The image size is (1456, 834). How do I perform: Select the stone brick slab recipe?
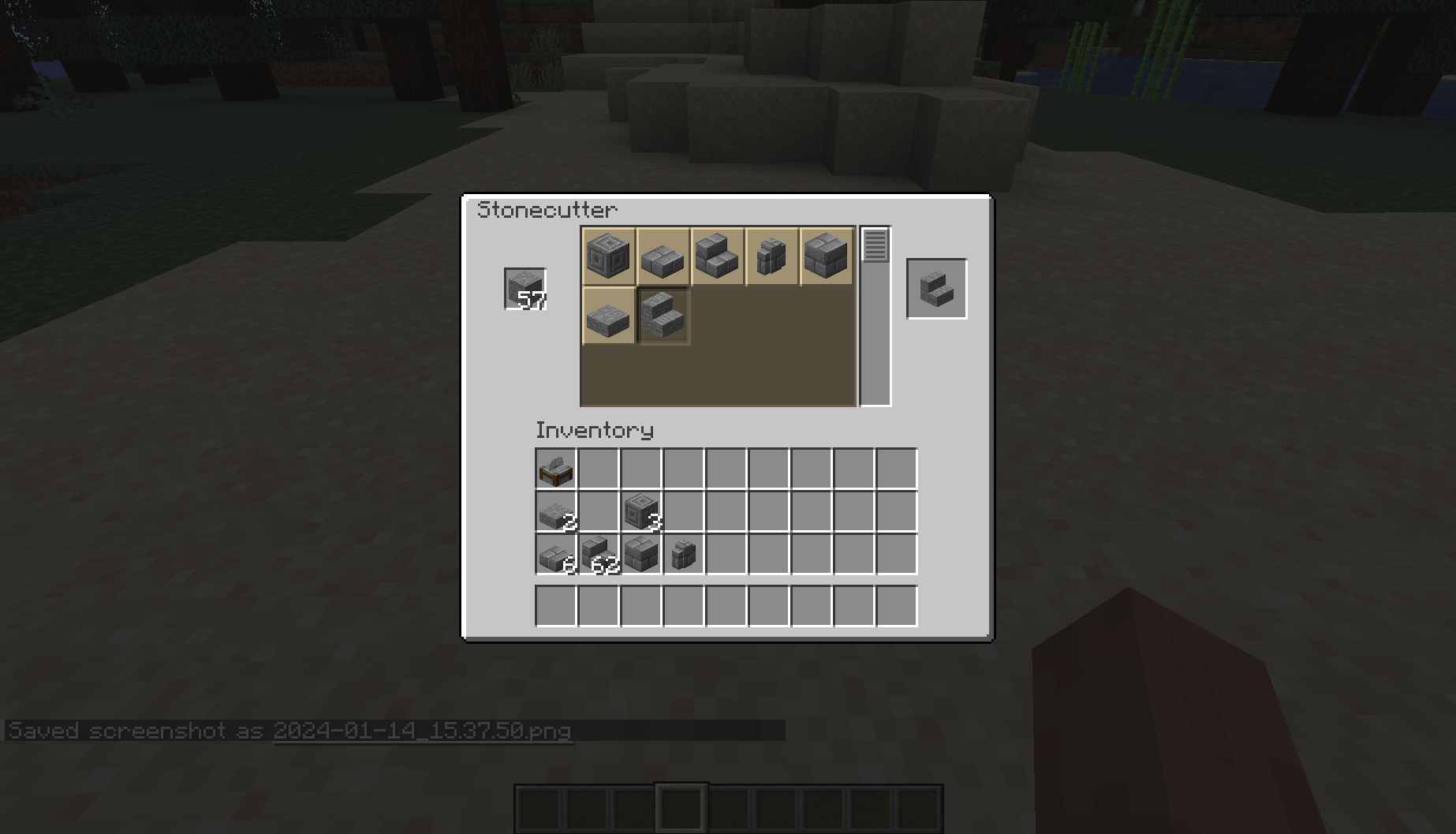pos(663,256)
